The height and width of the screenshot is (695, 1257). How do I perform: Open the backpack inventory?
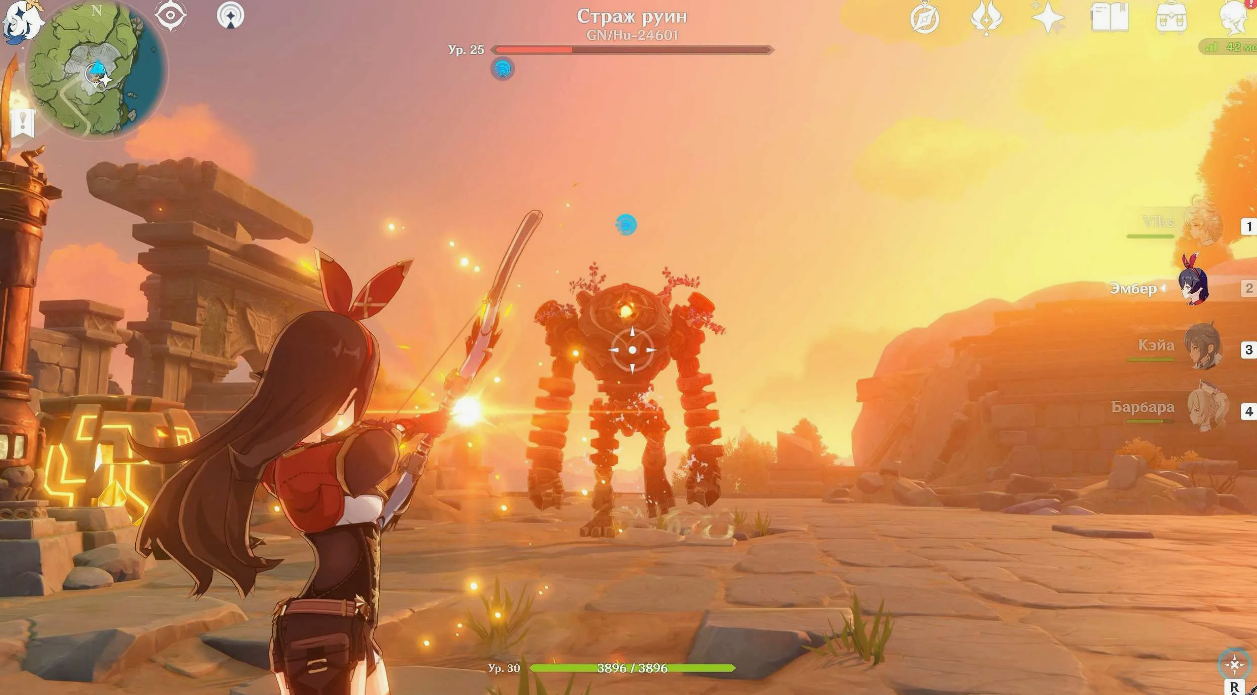click(1171, 17)
